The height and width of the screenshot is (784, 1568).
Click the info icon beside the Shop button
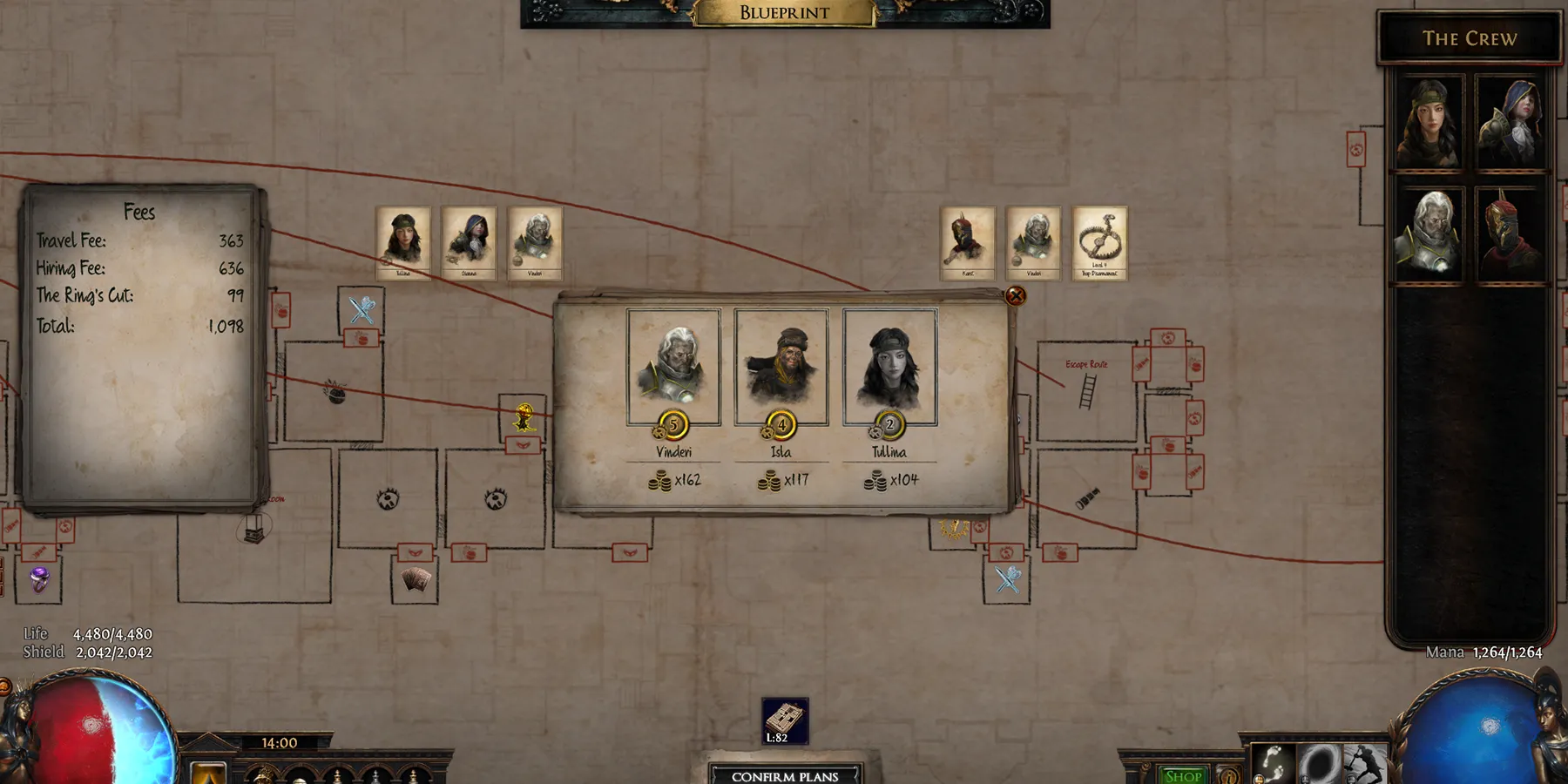[1228, 776]
